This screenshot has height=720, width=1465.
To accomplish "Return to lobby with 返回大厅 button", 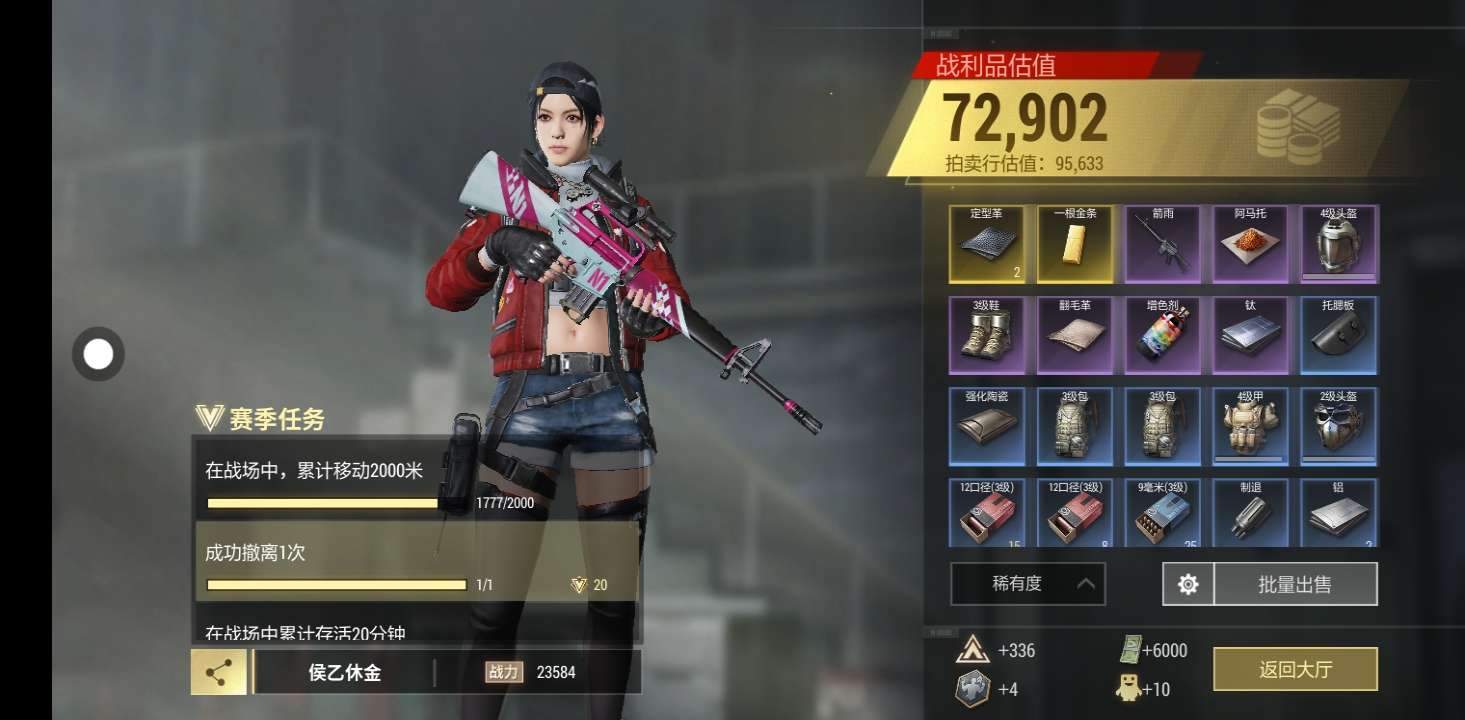I will coord(1295,669).
